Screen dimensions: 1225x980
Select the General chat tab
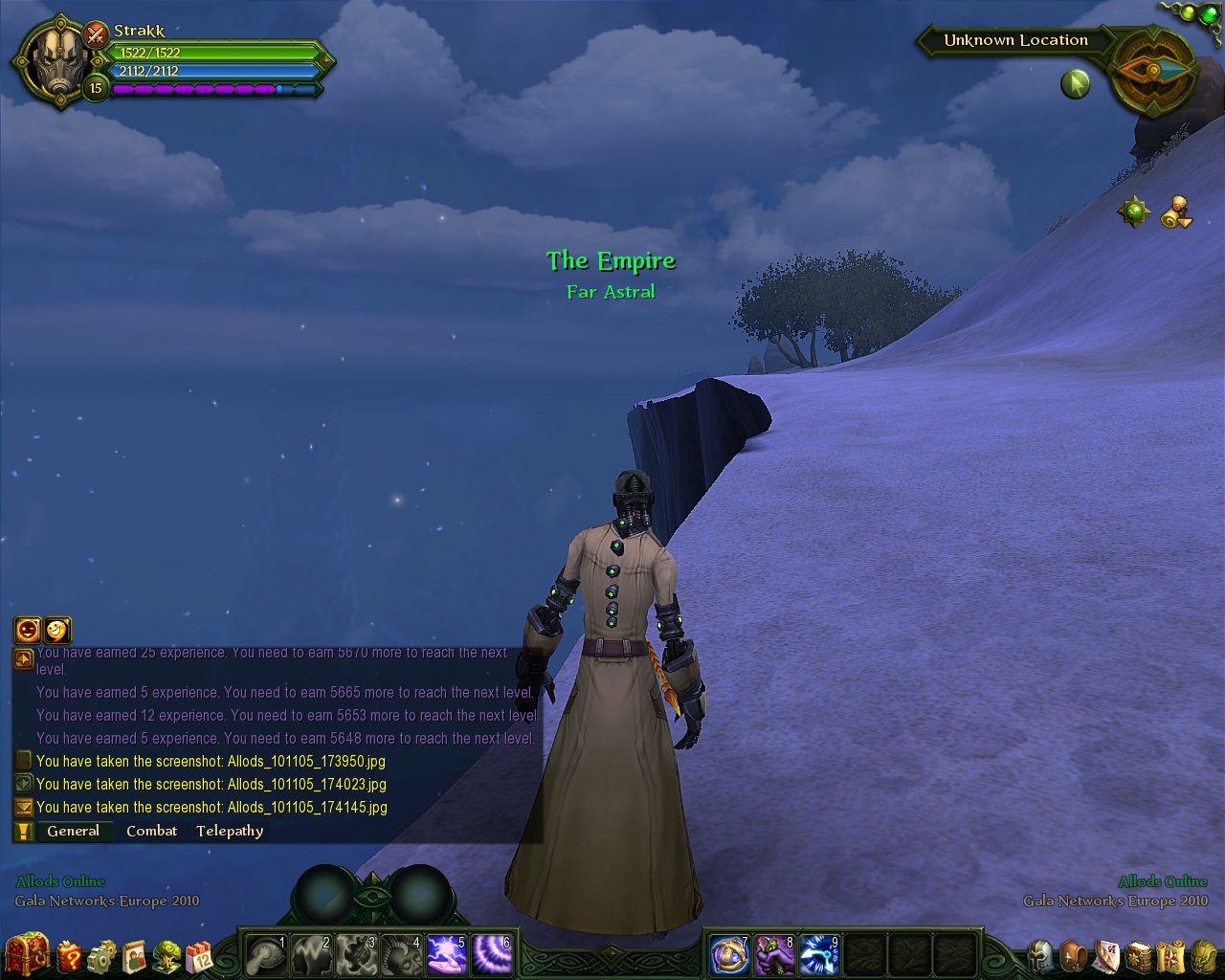click(73, 831)
